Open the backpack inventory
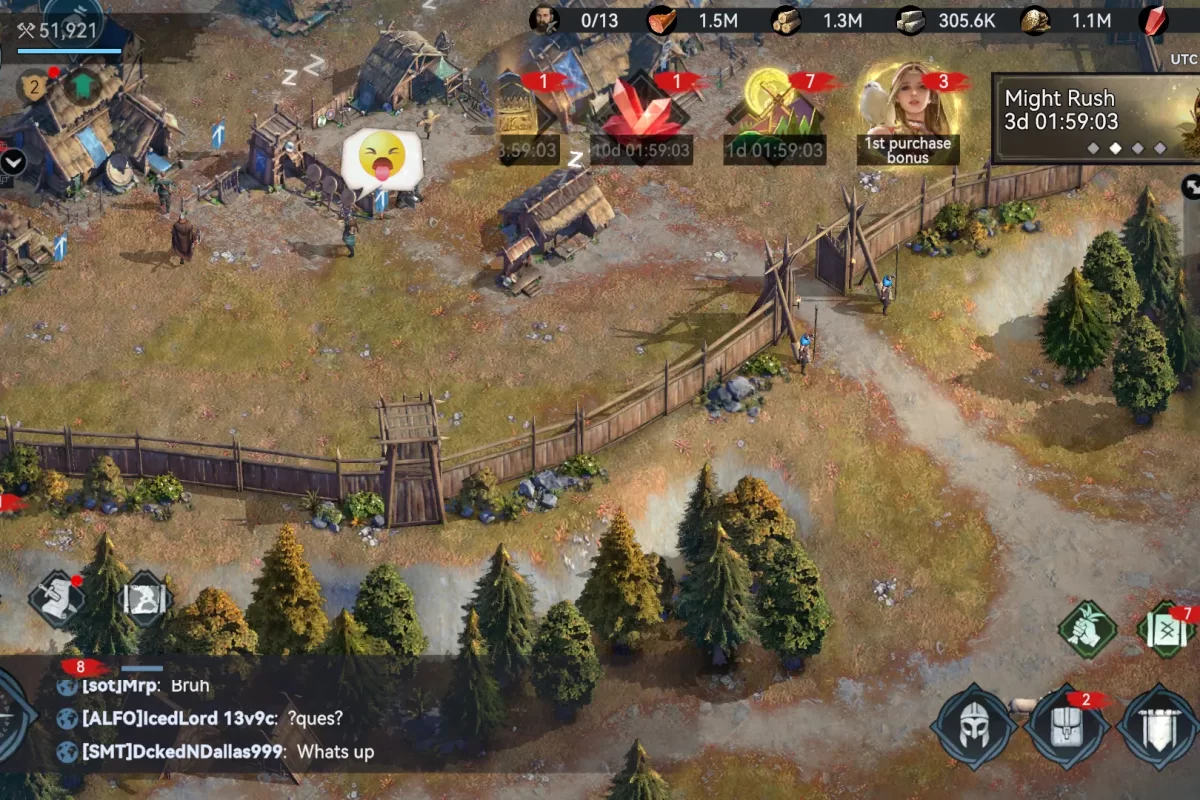 point(1066,726)
